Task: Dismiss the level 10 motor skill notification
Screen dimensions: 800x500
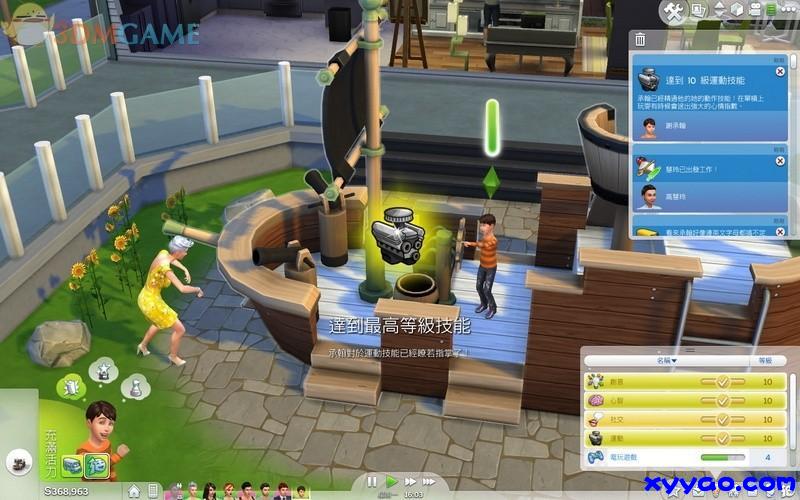Action: pos(780,72)
